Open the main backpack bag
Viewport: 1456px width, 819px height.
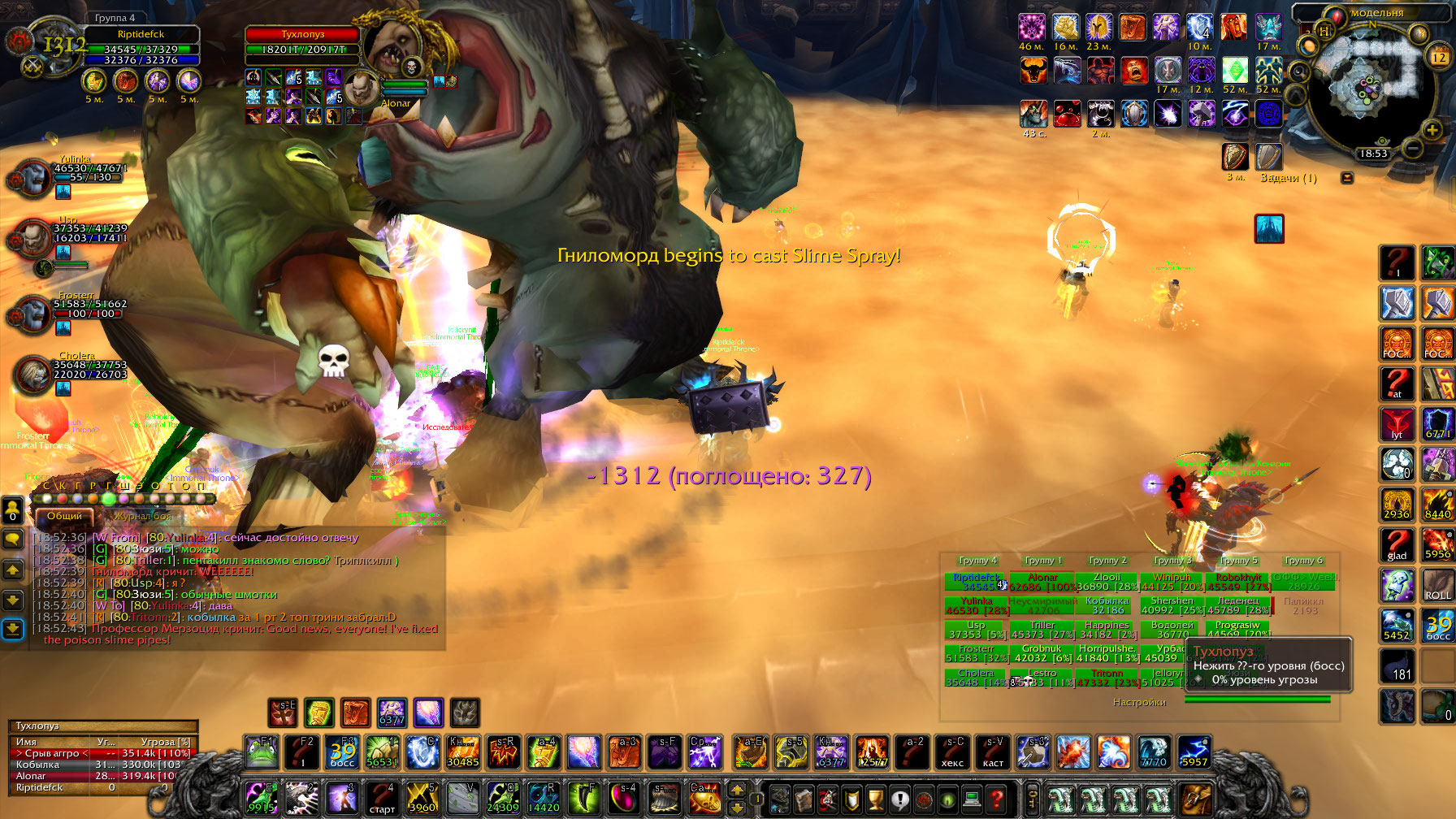pos(1194,799)
